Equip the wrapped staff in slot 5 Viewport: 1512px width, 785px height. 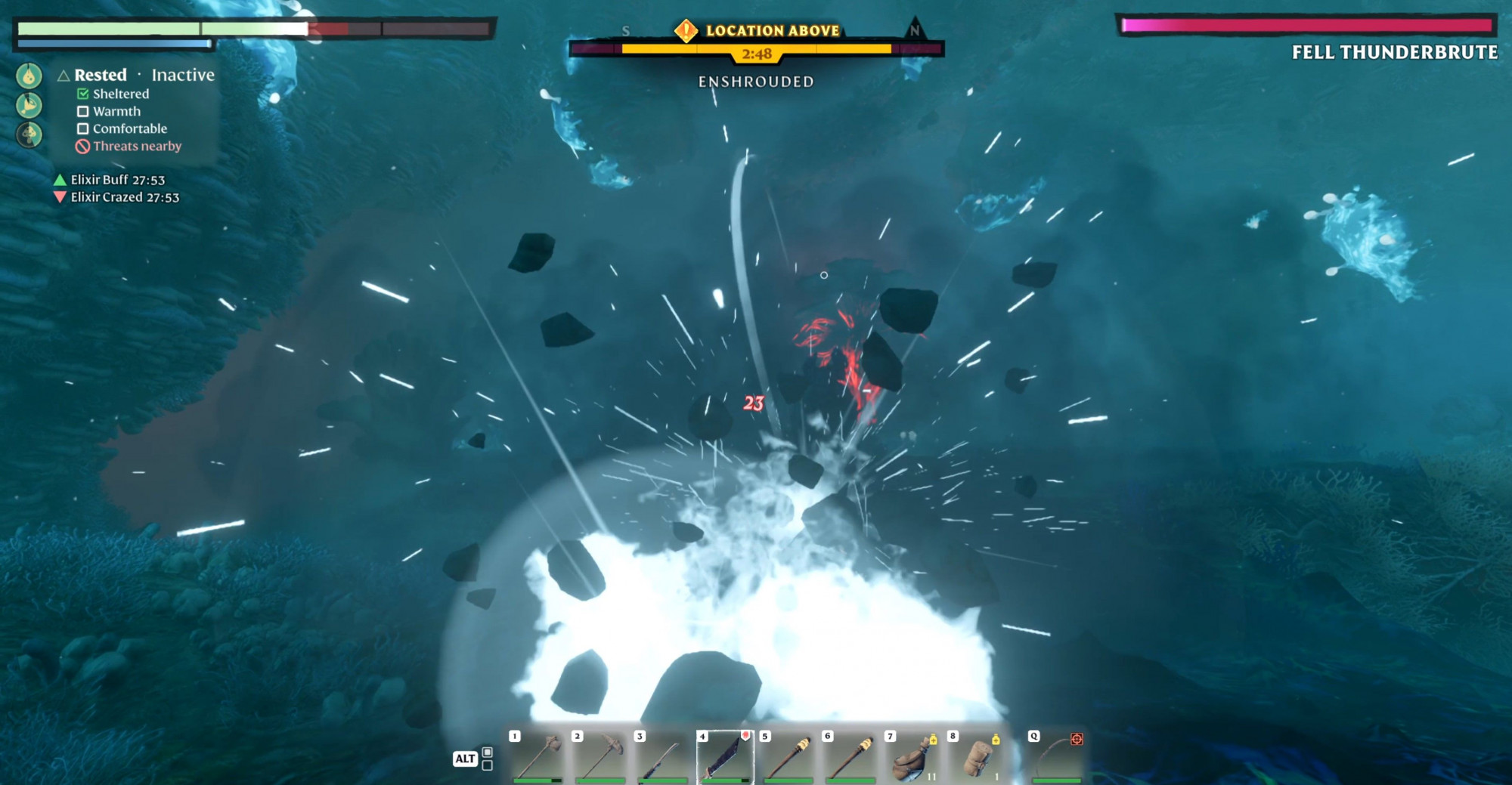788,756
